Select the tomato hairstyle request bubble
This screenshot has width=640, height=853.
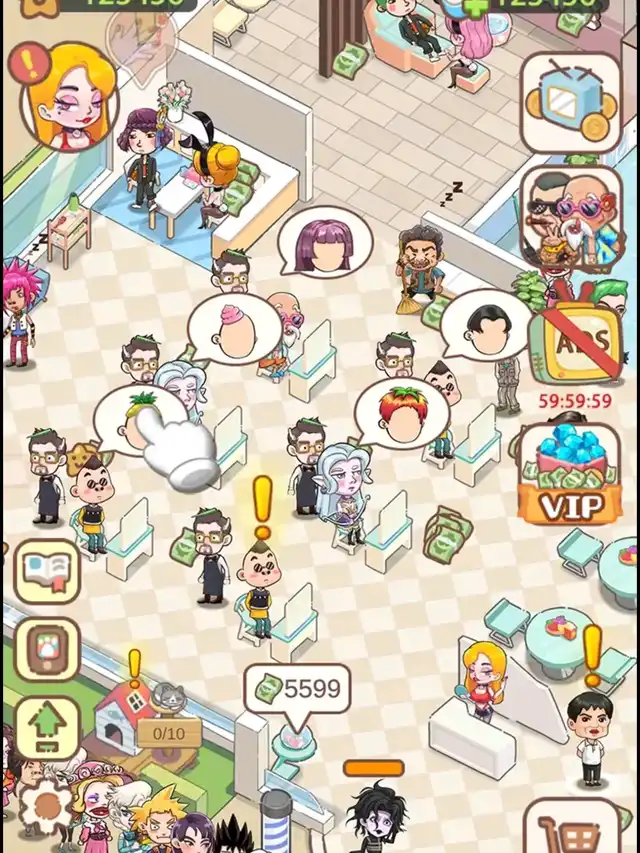pos(401,411)
